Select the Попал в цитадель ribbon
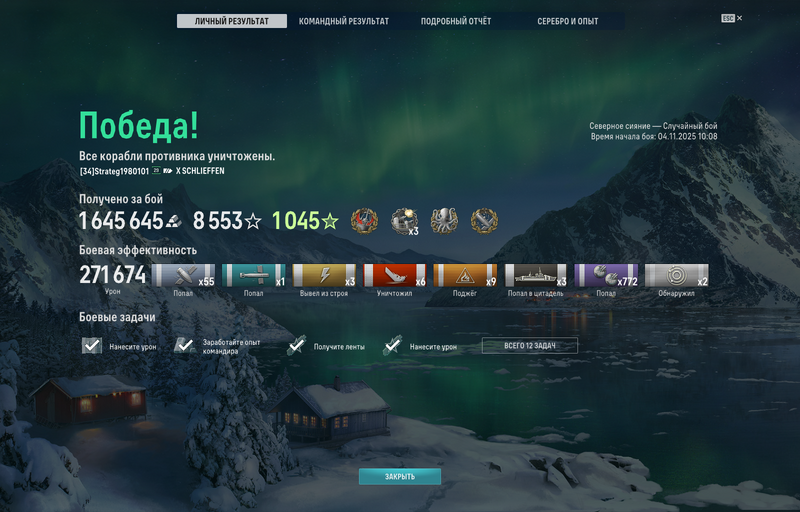800x512 pixels. [535, 276]
